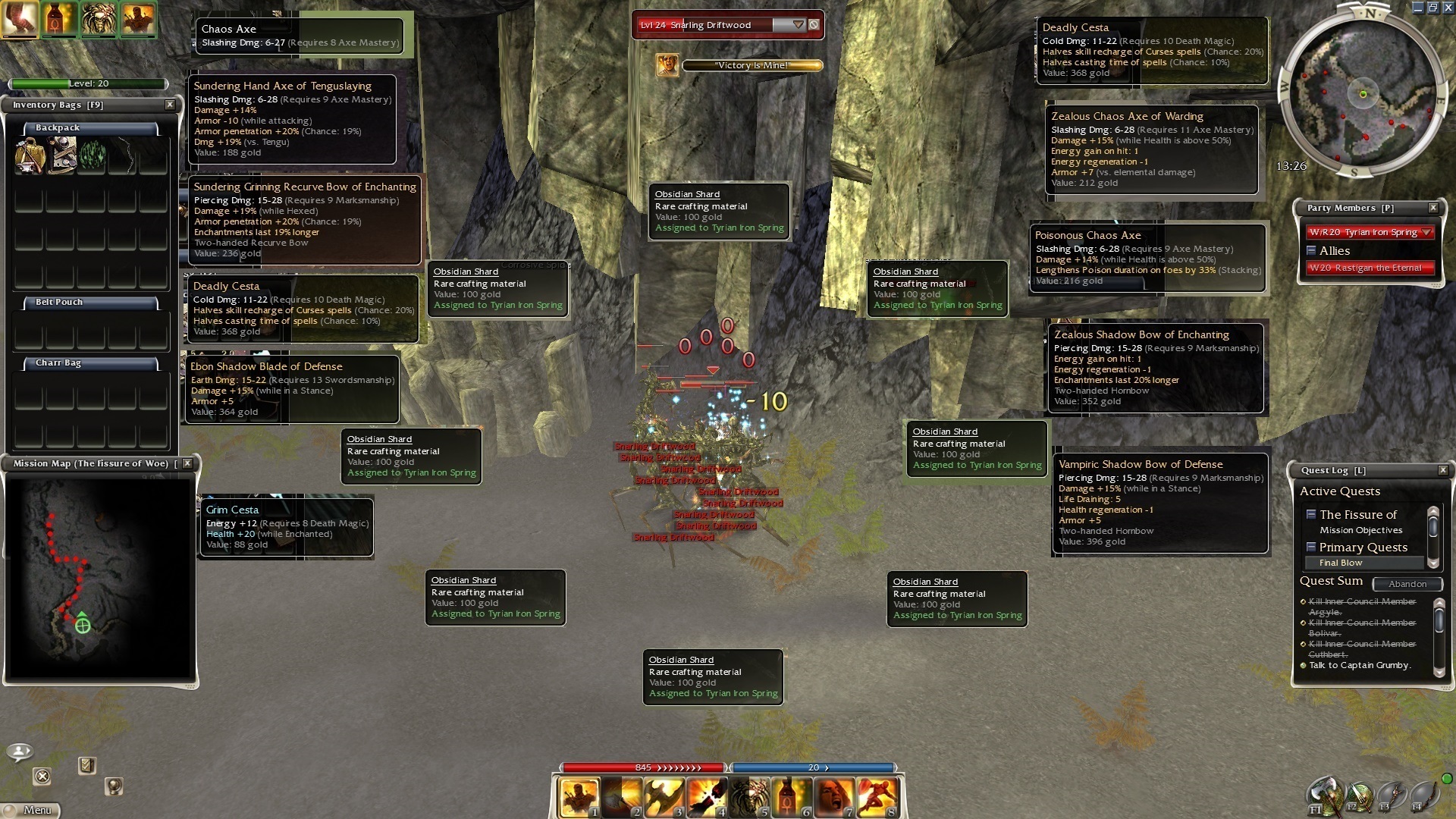Click the circular compass minimap
Viewport: 1456px width, 819px height.
click(x=1362, y=95)
